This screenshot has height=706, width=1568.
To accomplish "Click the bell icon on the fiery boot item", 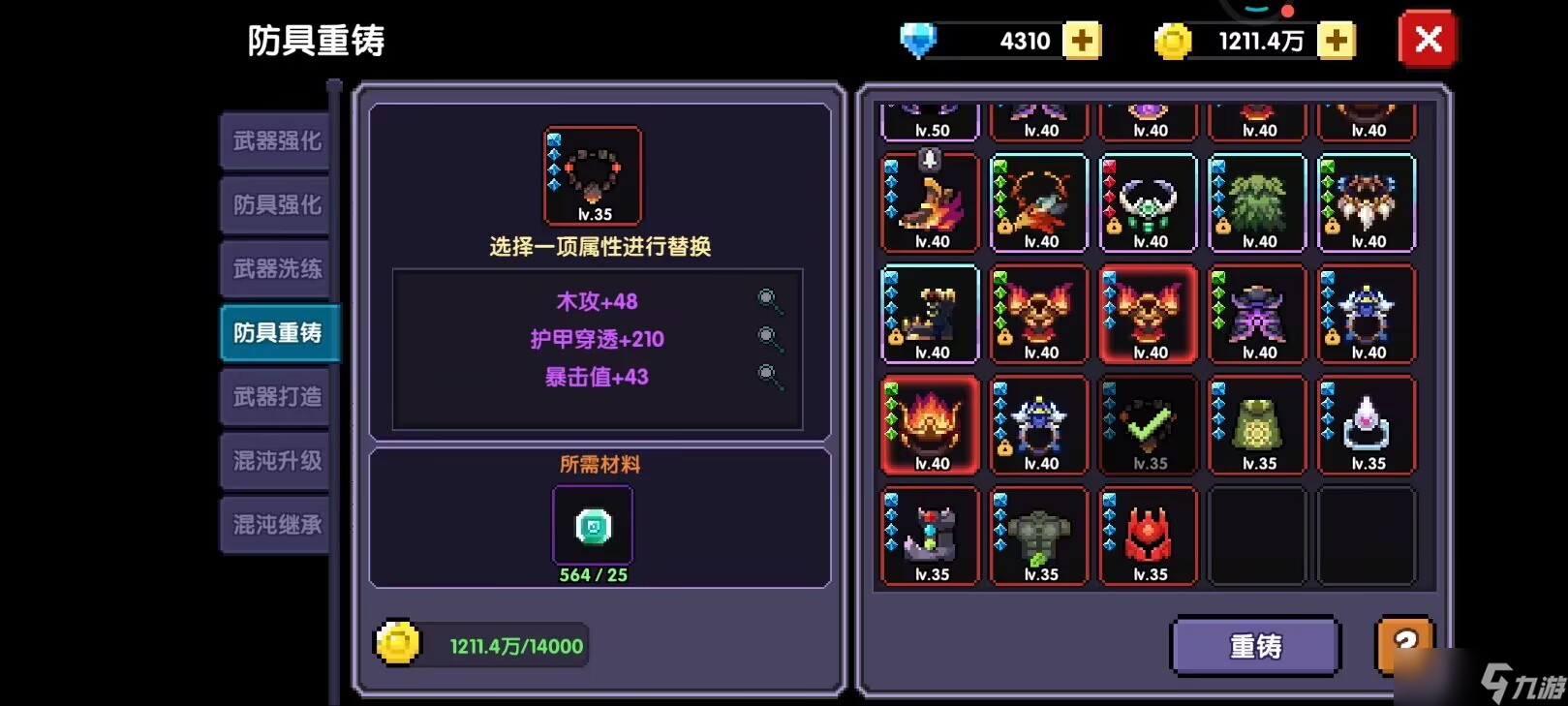I will (x=930, y=163).
